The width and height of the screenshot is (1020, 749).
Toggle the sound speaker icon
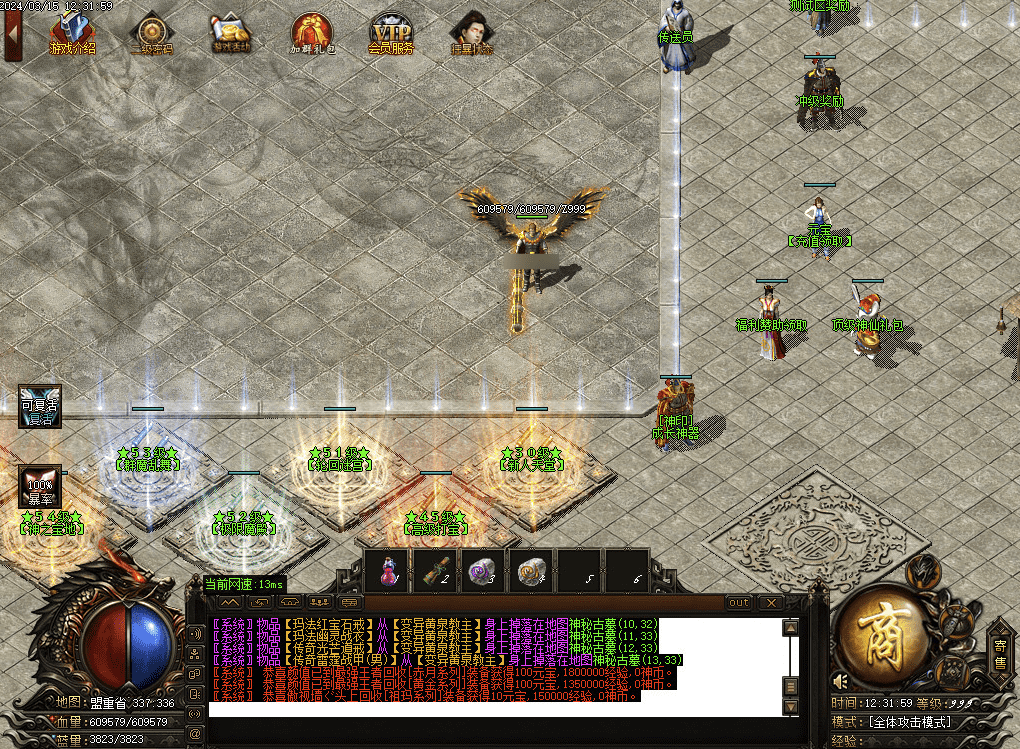pos(840,682)
